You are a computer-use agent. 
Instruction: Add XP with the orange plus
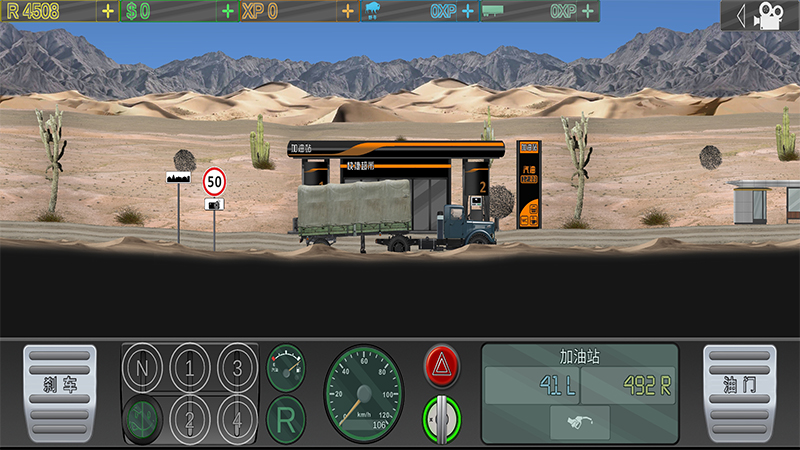click(x=347, y=12)
